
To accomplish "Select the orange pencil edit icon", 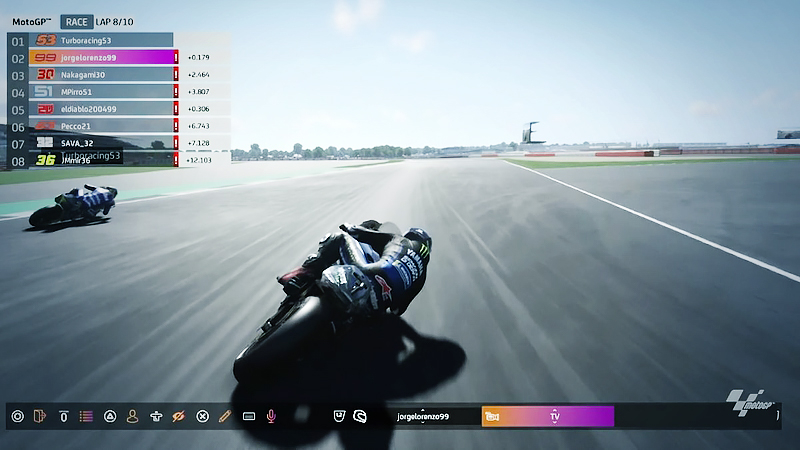I will 225,416.
